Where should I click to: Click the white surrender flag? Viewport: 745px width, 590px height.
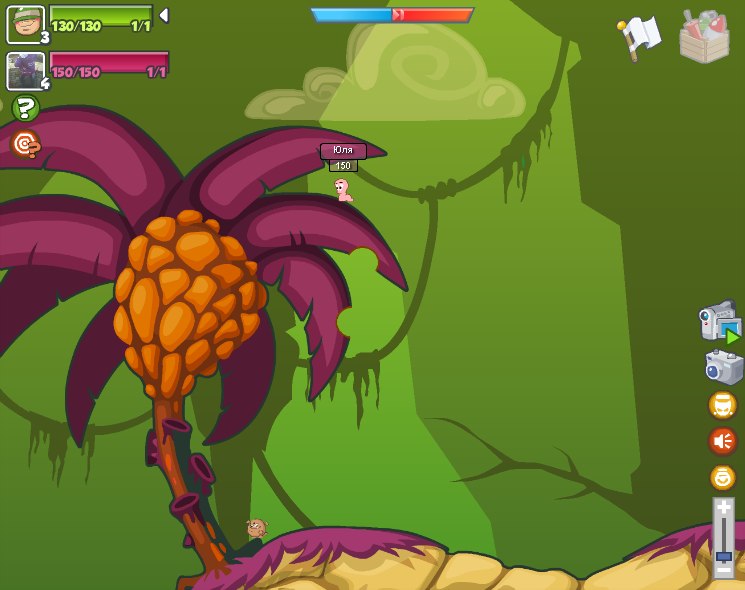tap(639, 37)
